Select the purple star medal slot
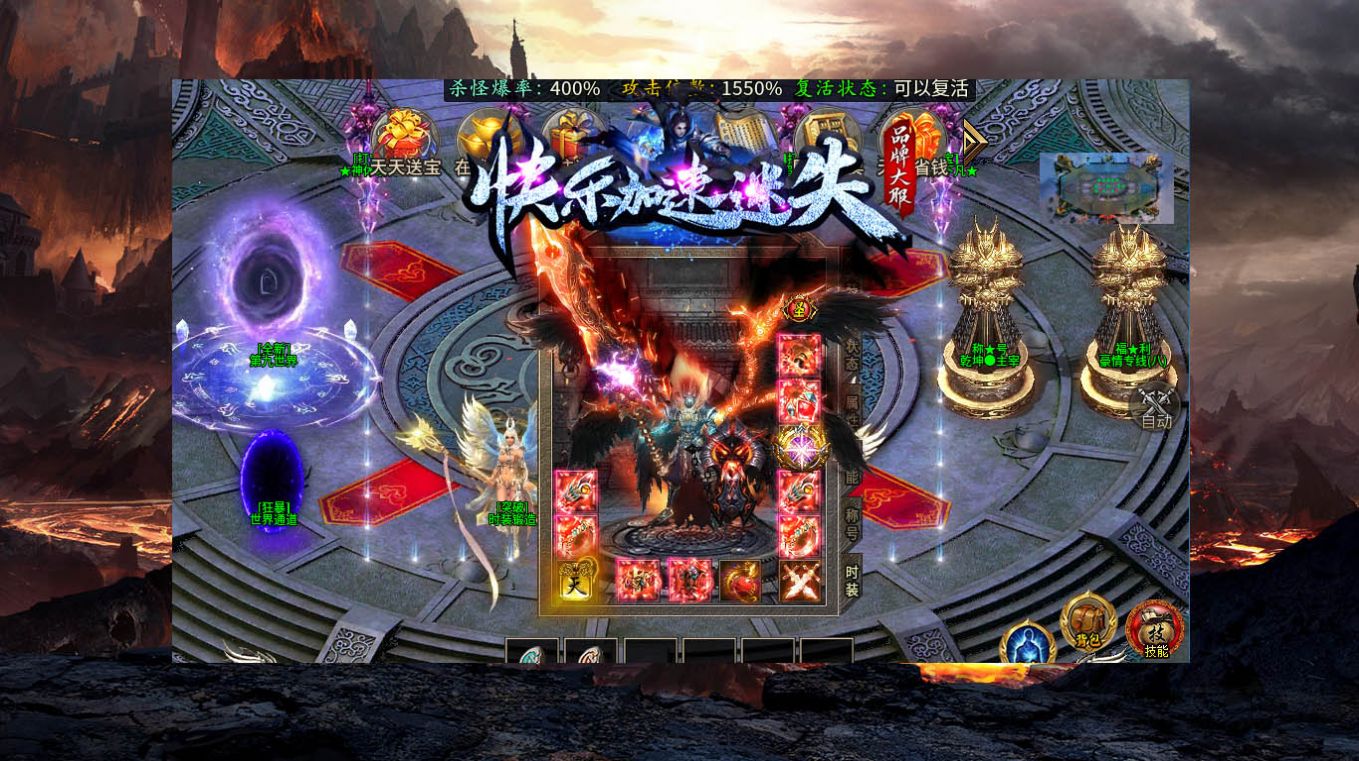1359x761 pixels. 800,447
